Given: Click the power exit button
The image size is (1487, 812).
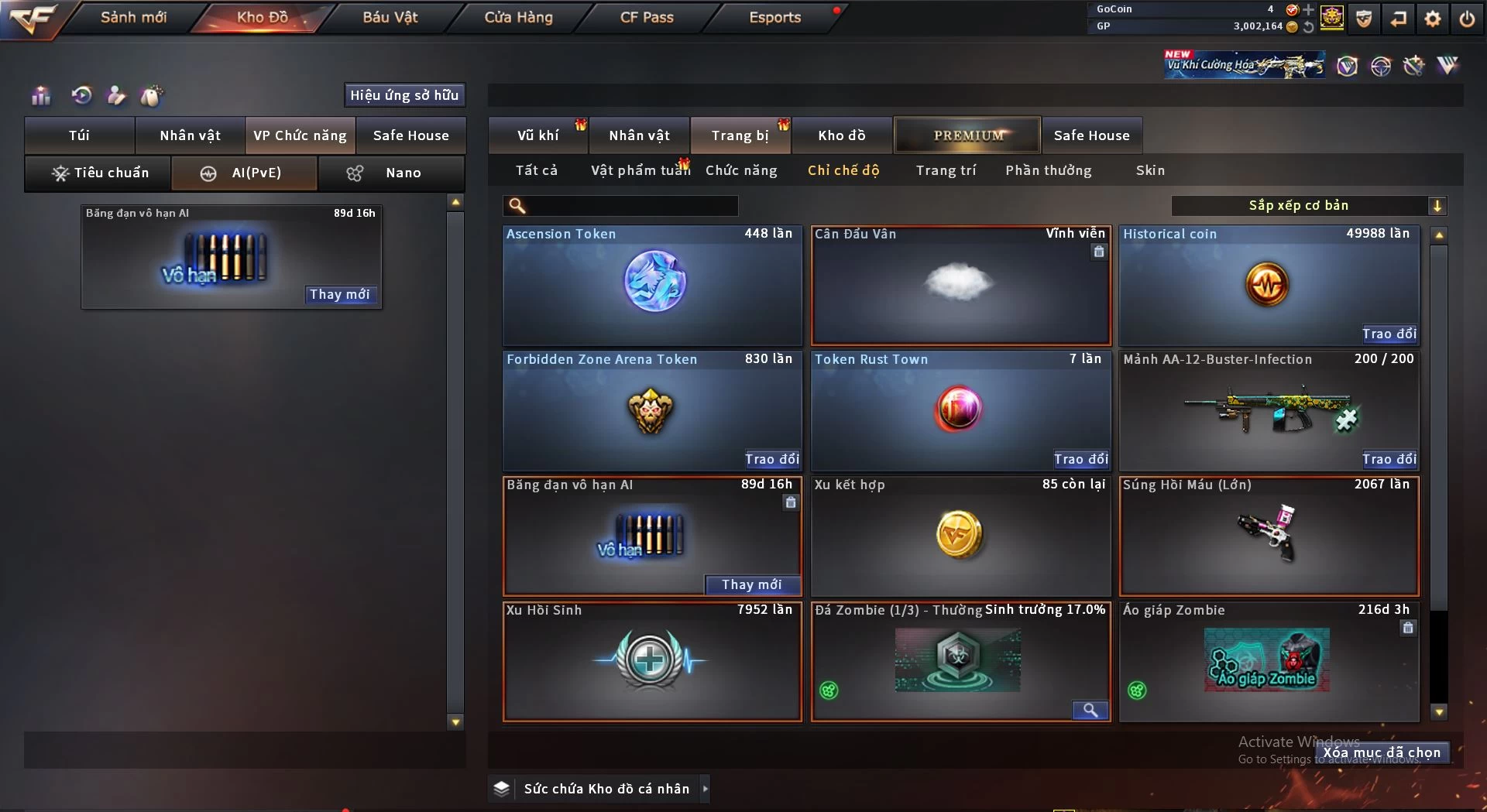Looking at the screenshot, I should point(1467,19).
